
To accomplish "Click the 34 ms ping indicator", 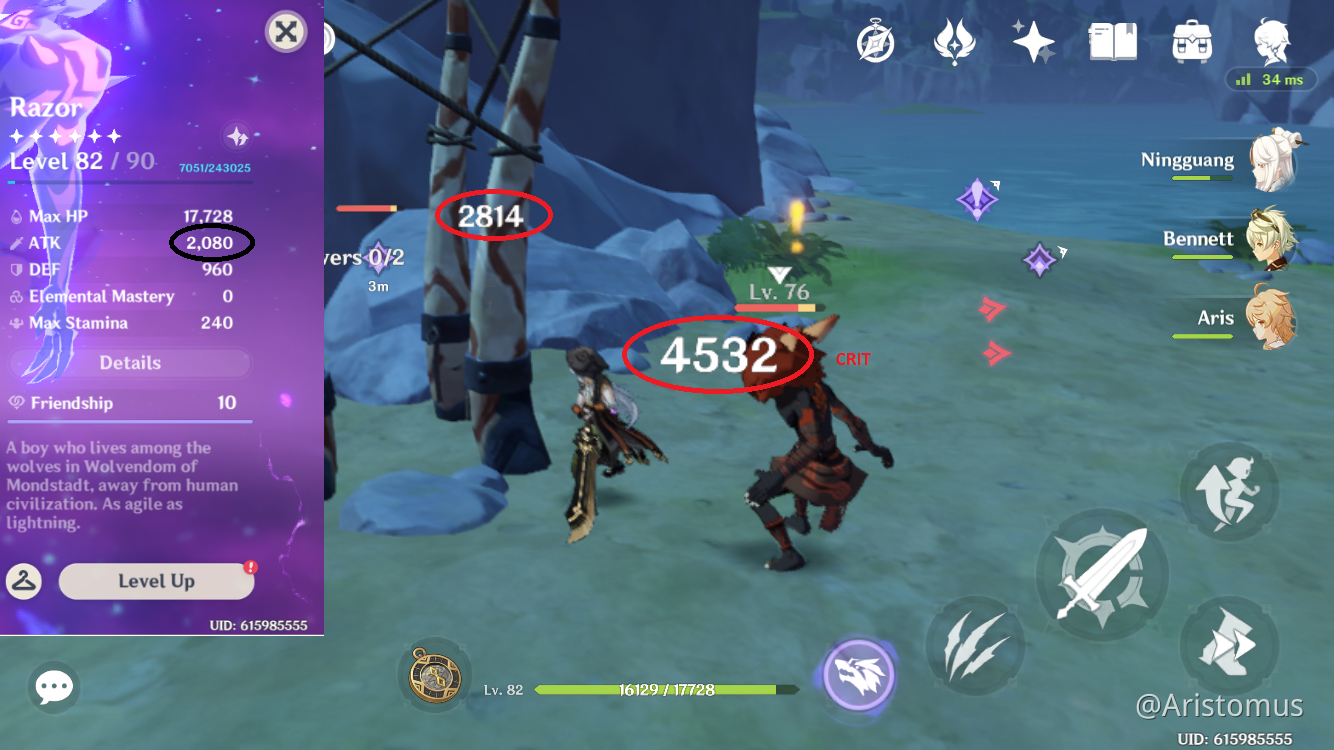I will 1271,79.
